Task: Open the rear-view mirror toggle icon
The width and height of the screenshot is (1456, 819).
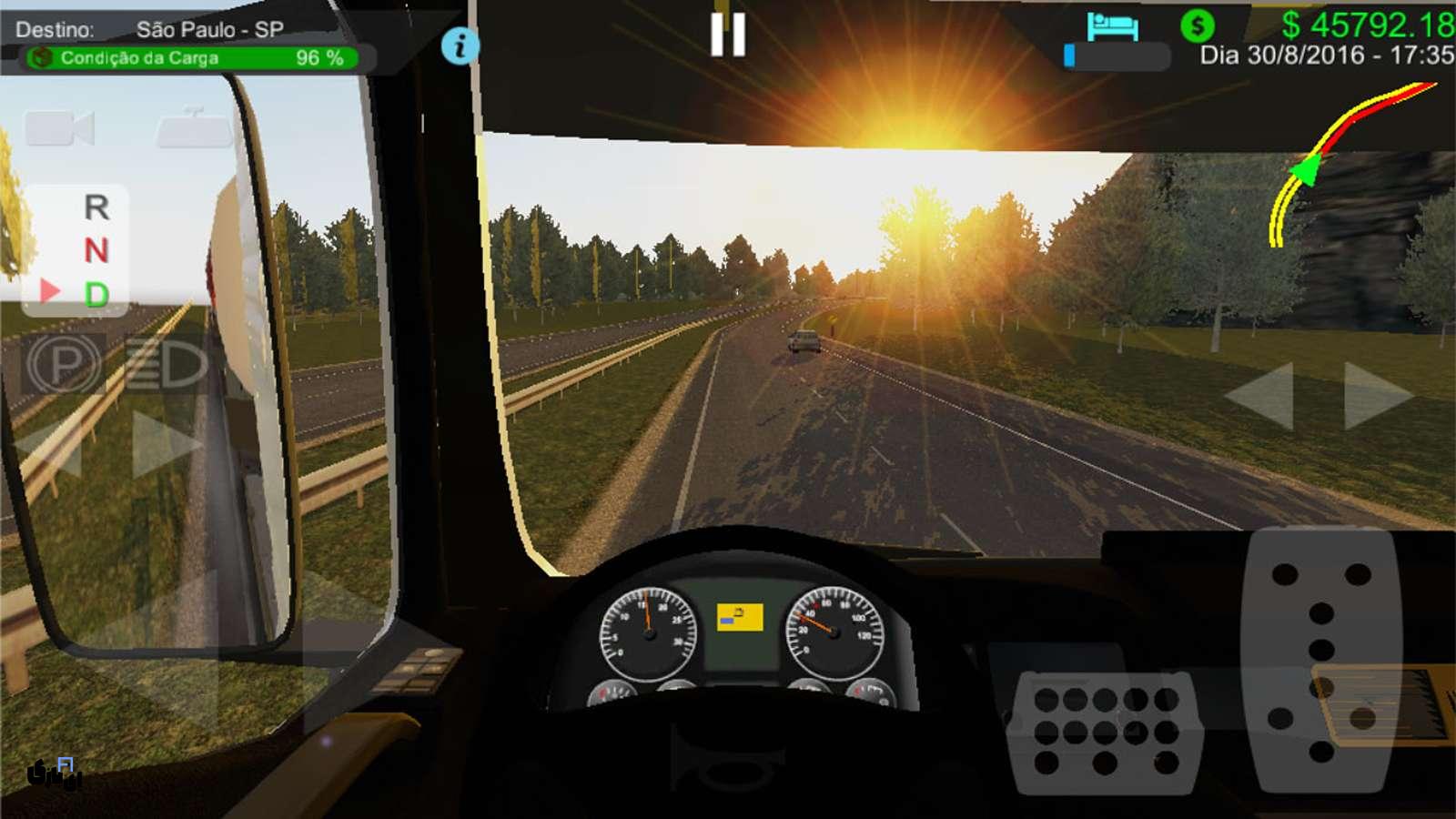Action: click(194, 127)
